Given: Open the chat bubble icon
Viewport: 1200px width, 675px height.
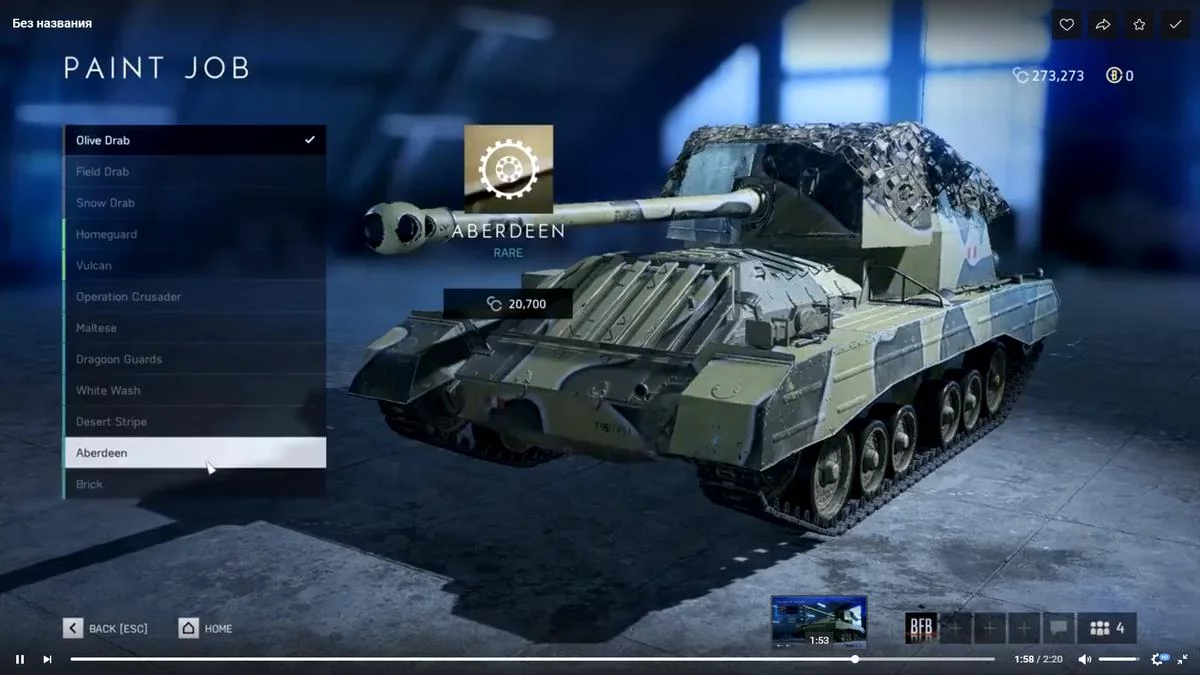Looking at the screenshot, I should pos(1058,628).
